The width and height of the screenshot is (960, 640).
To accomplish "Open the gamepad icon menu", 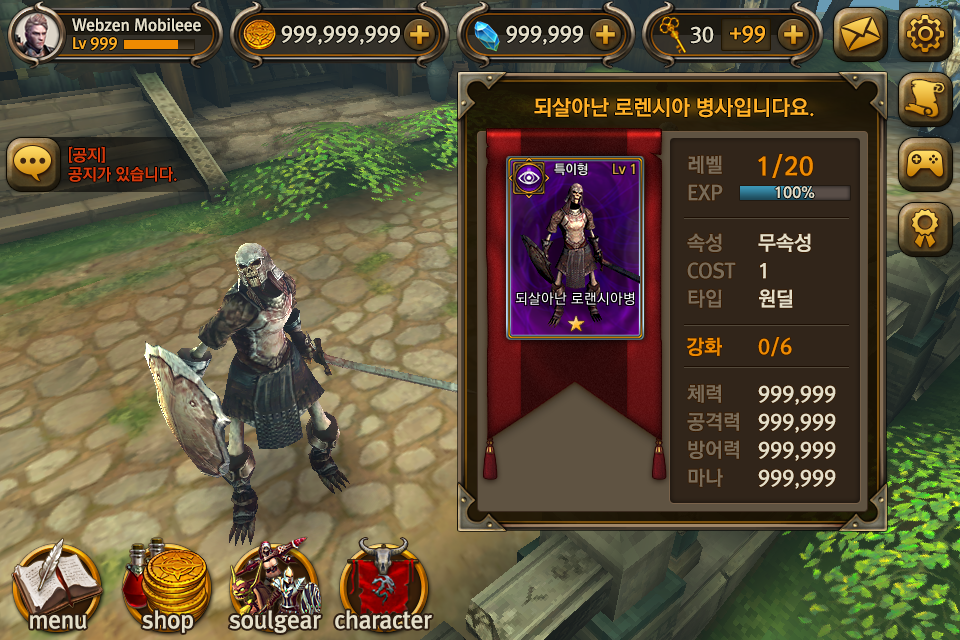I will 924,162.
